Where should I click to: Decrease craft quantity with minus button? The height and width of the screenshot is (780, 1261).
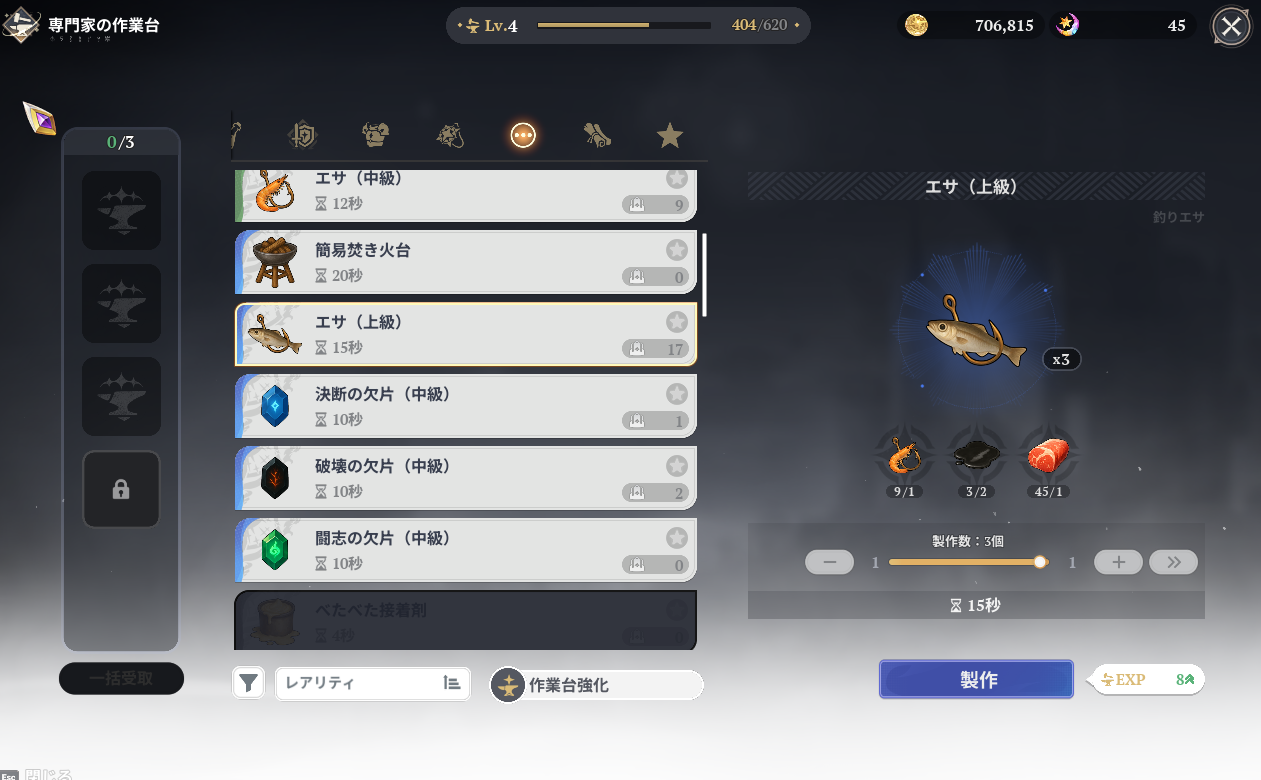pos(829,562)
